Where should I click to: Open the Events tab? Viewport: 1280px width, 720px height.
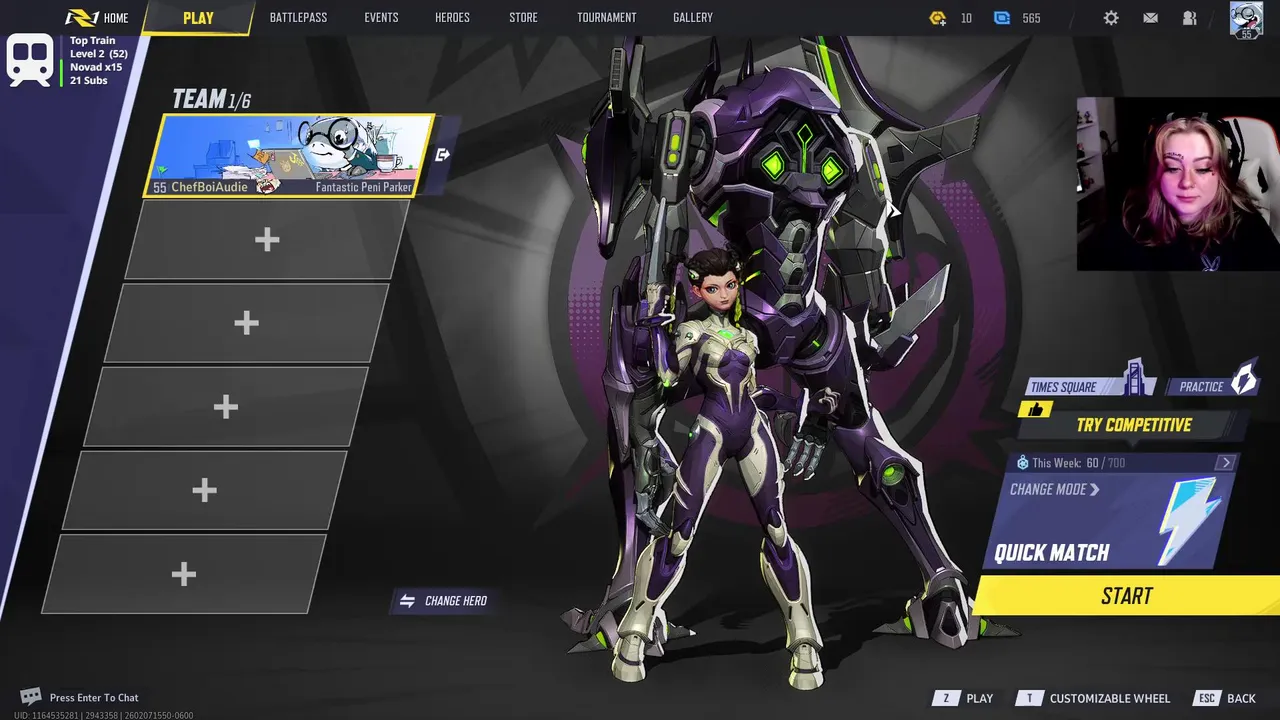click(381, 18)
